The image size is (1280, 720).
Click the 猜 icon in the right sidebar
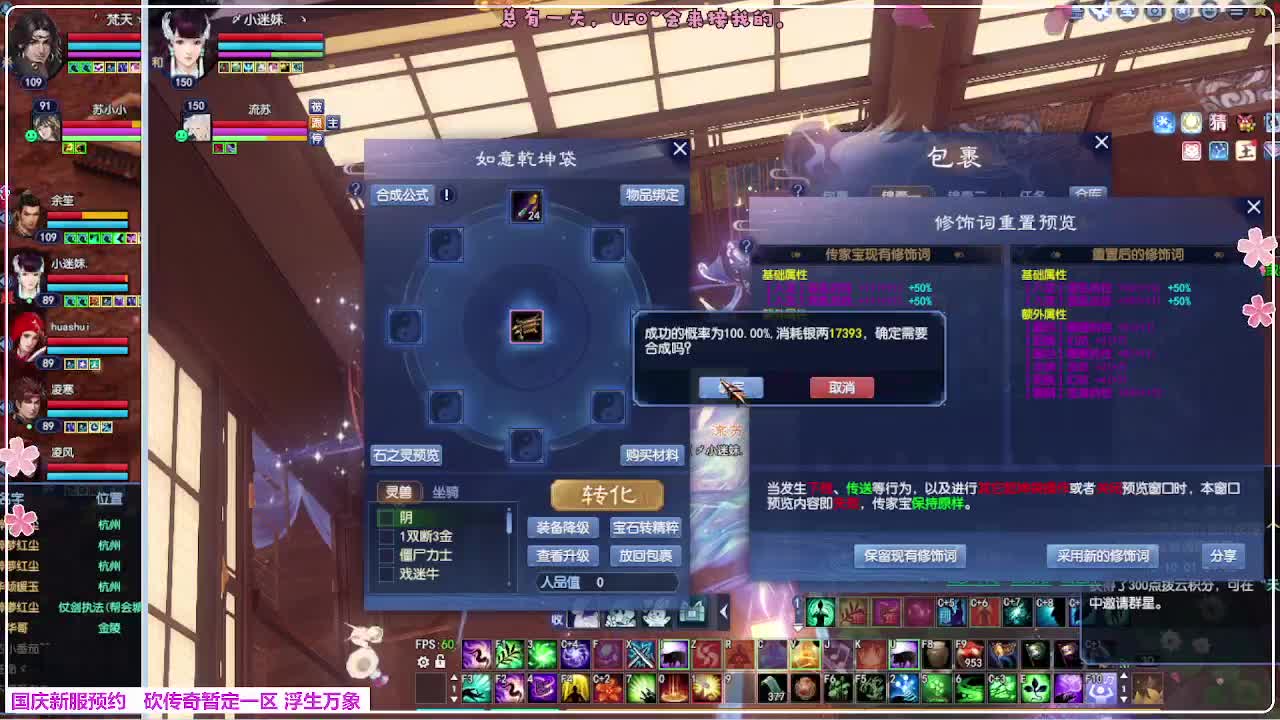click(1218, 122)
